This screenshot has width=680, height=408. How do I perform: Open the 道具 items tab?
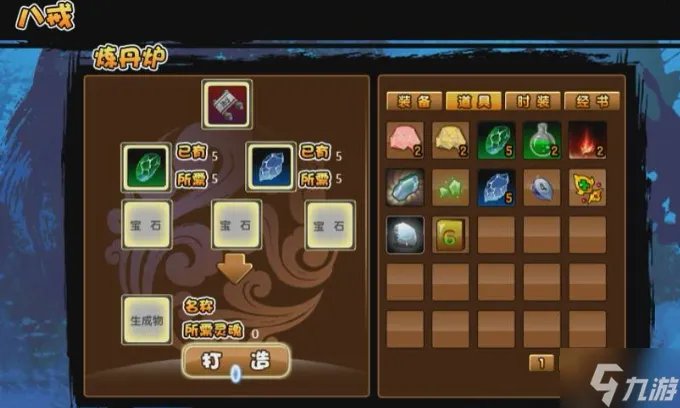click(473, 101)
